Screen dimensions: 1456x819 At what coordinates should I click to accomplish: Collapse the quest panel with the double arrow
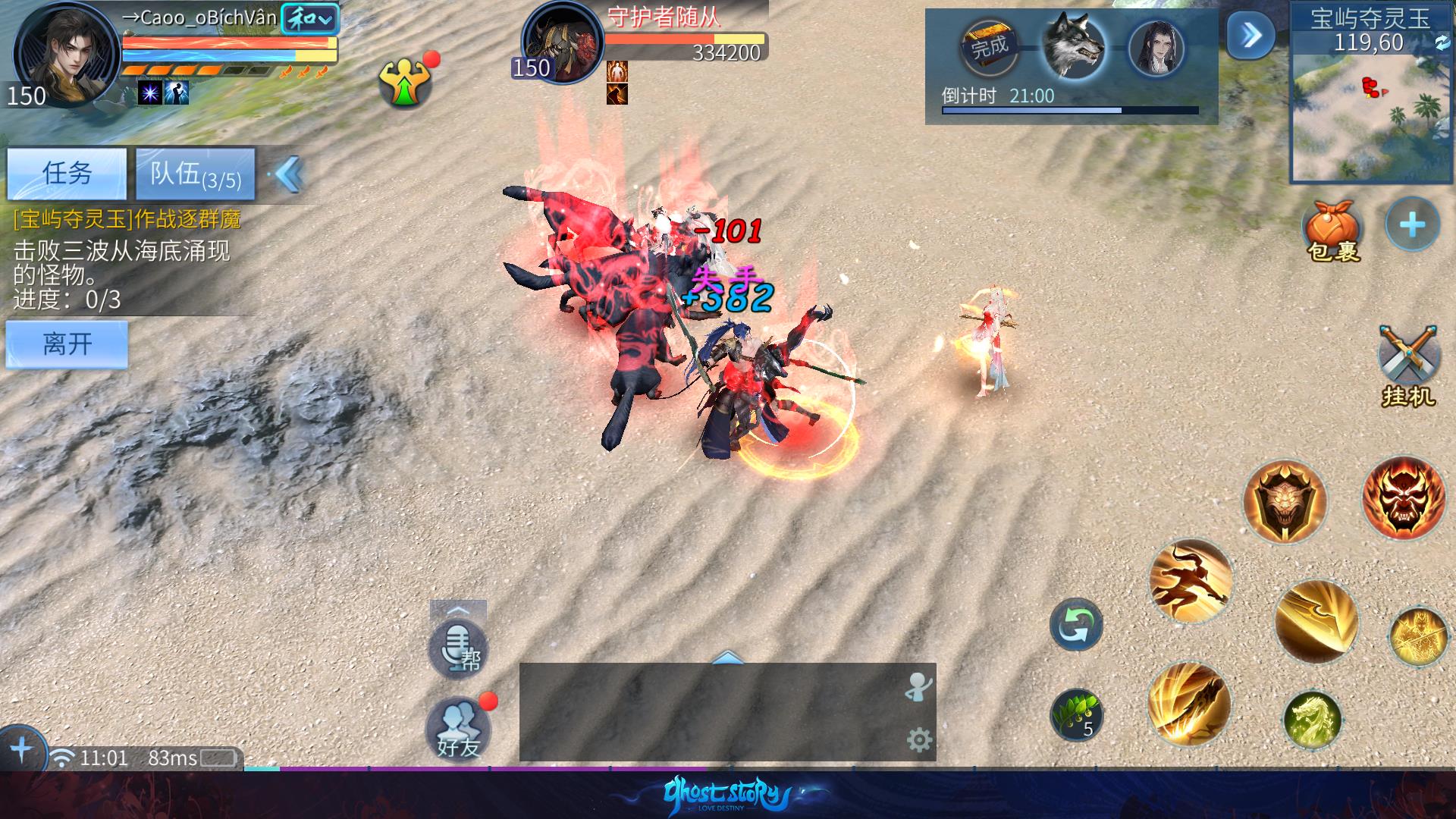(289, 174)
